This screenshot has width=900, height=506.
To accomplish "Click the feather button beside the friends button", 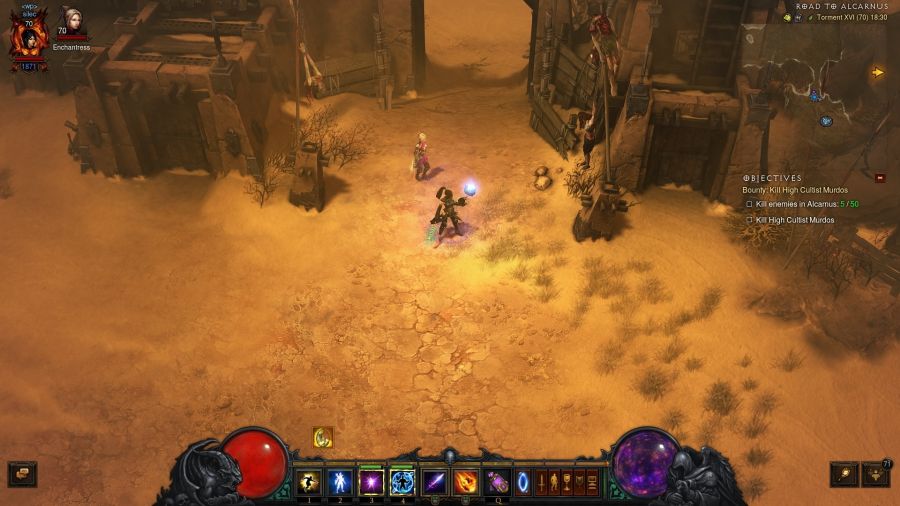I will tap(844, 473).
